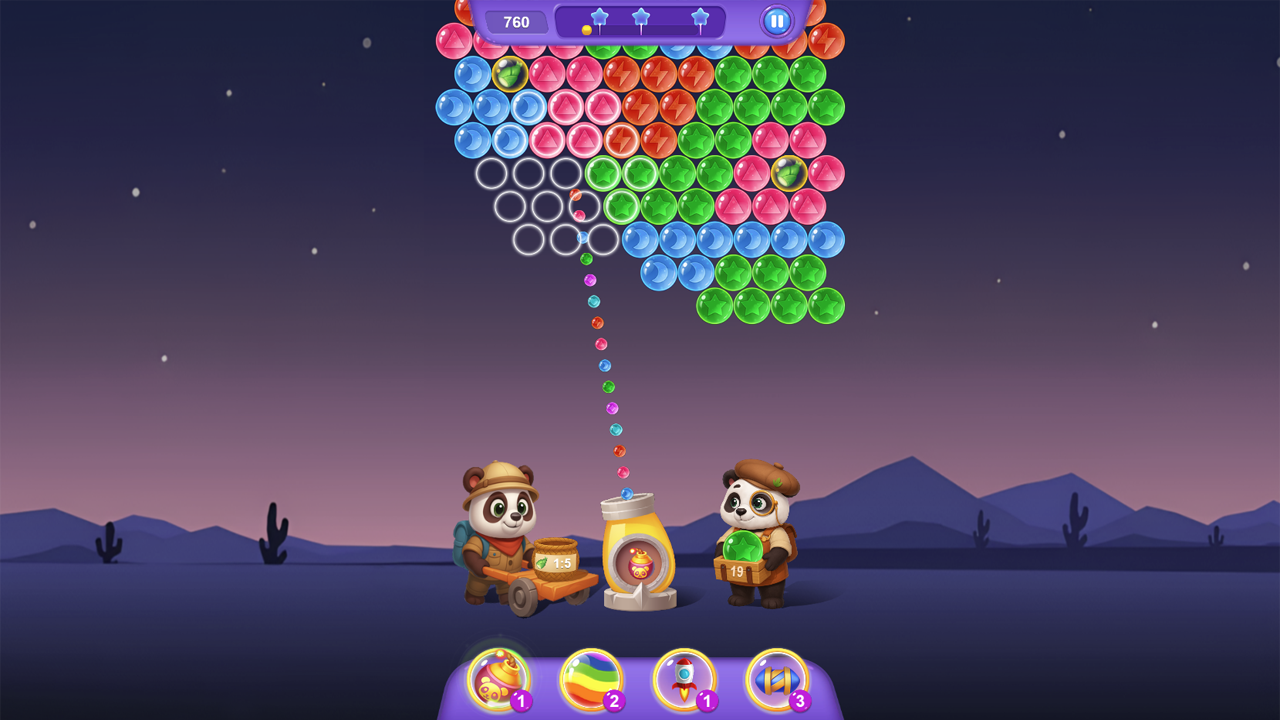Click the score display showing 760
This screenshot has width=1280, height=720.
click(x=516, y=21)
